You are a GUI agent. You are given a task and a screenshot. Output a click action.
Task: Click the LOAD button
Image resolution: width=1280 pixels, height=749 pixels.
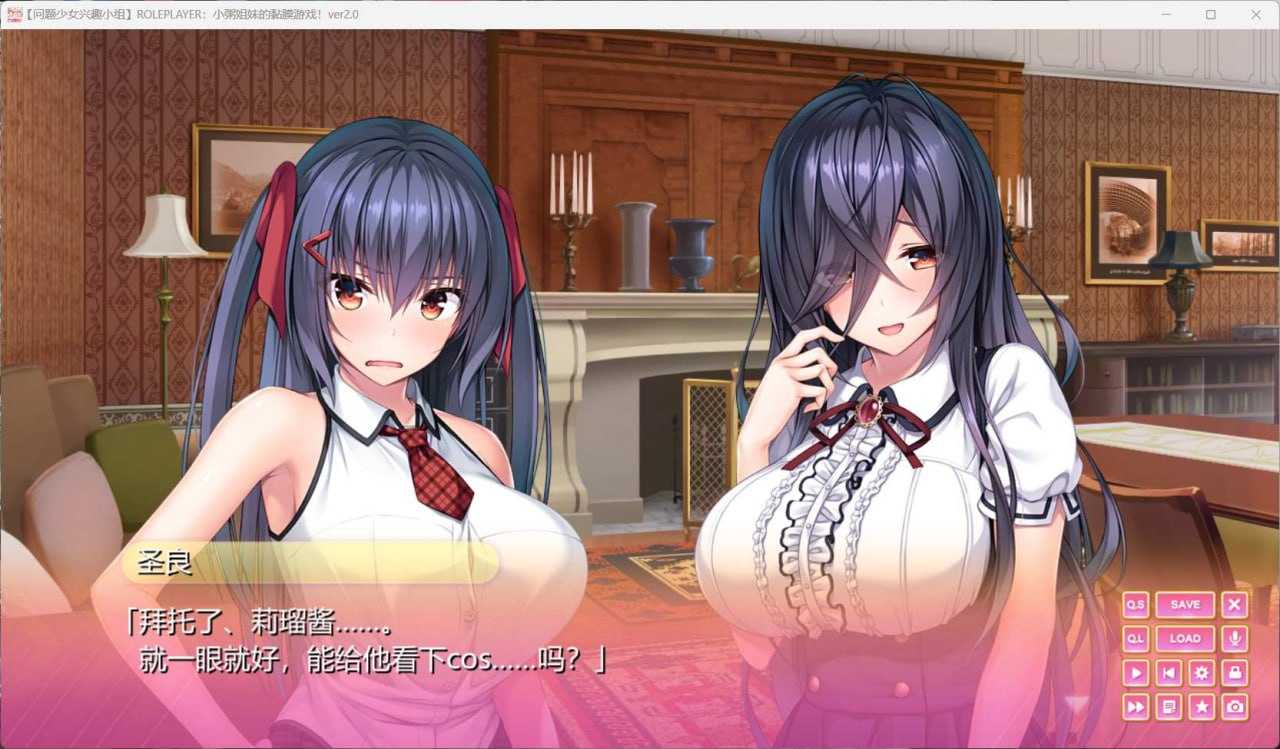(x=1185, y=638)
